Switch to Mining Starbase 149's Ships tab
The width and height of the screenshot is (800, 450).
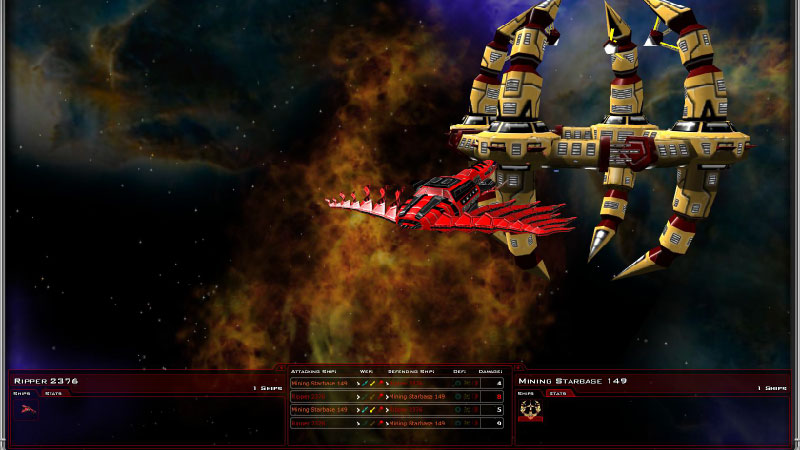(526, 393)
